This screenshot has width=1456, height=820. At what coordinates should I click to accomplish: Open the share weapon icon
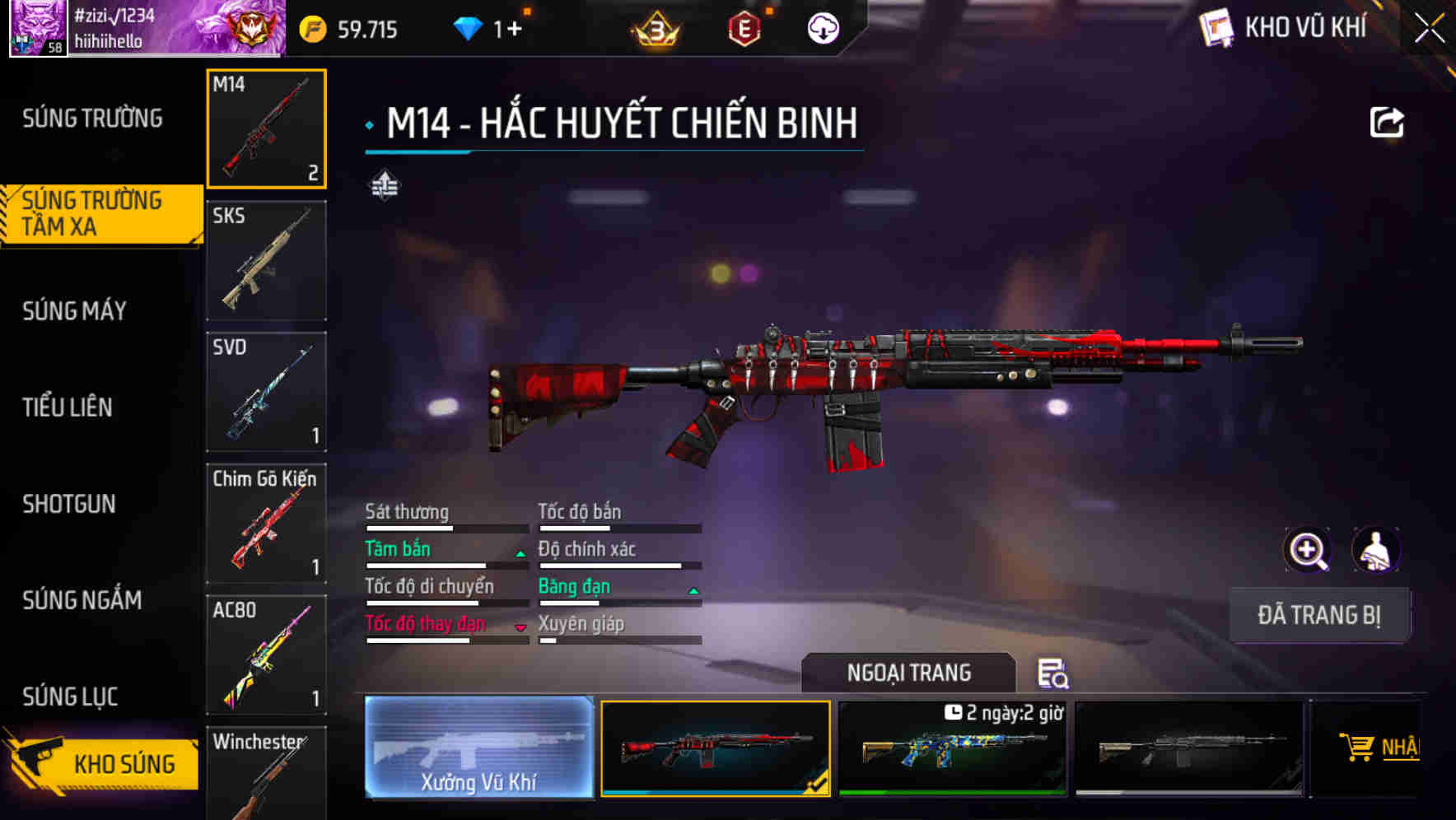point(1388,121)
